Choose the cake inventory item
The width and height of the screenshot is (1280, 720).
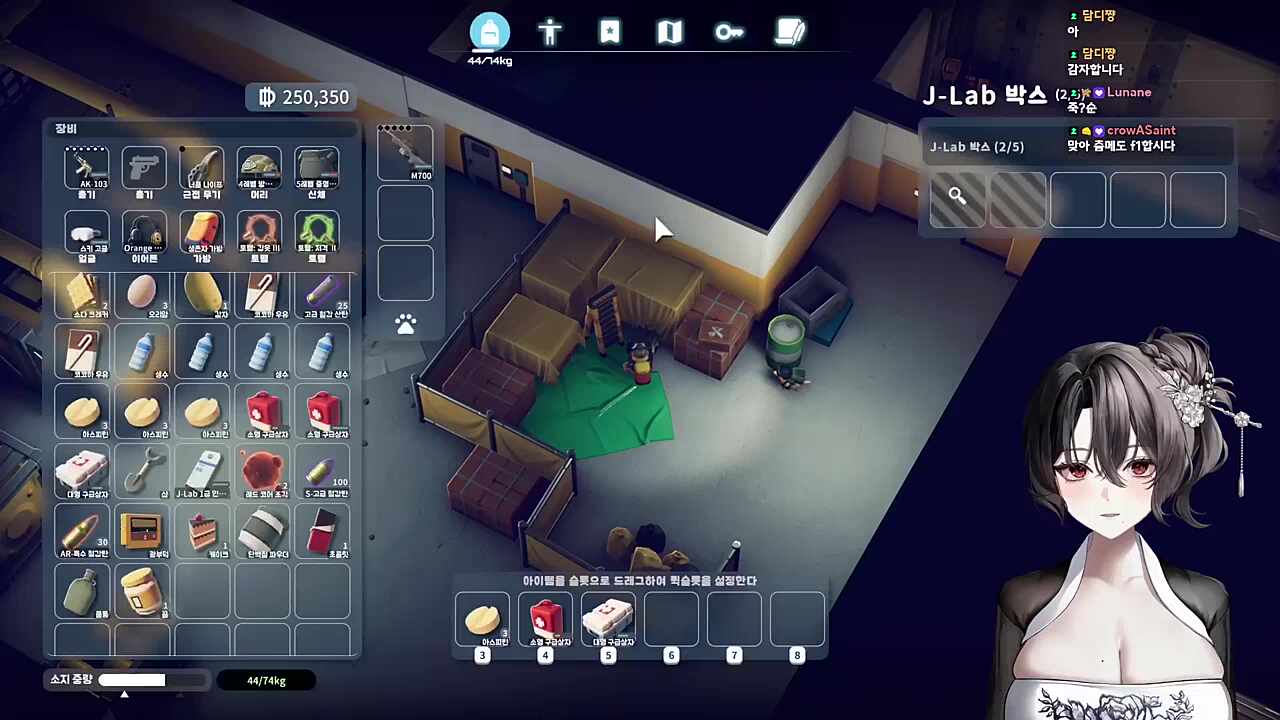(202, 532)
